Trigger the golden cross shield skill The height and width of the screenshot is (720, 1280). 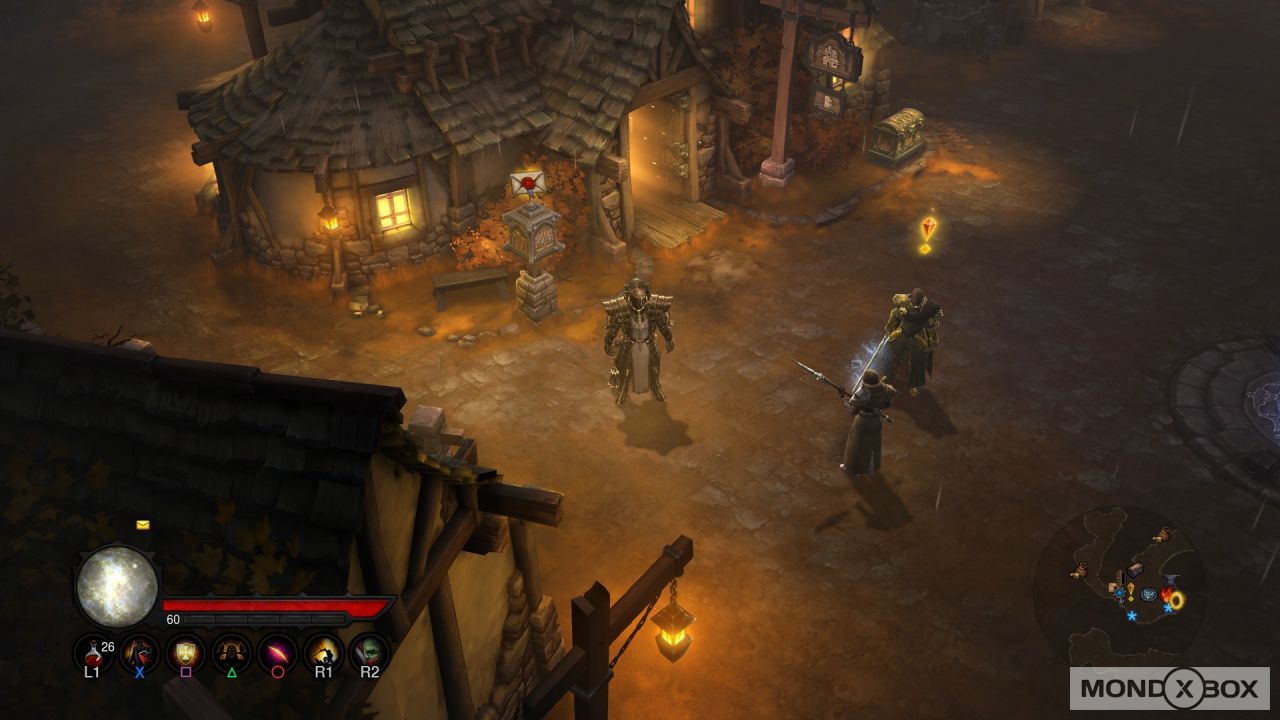[185, 653]
